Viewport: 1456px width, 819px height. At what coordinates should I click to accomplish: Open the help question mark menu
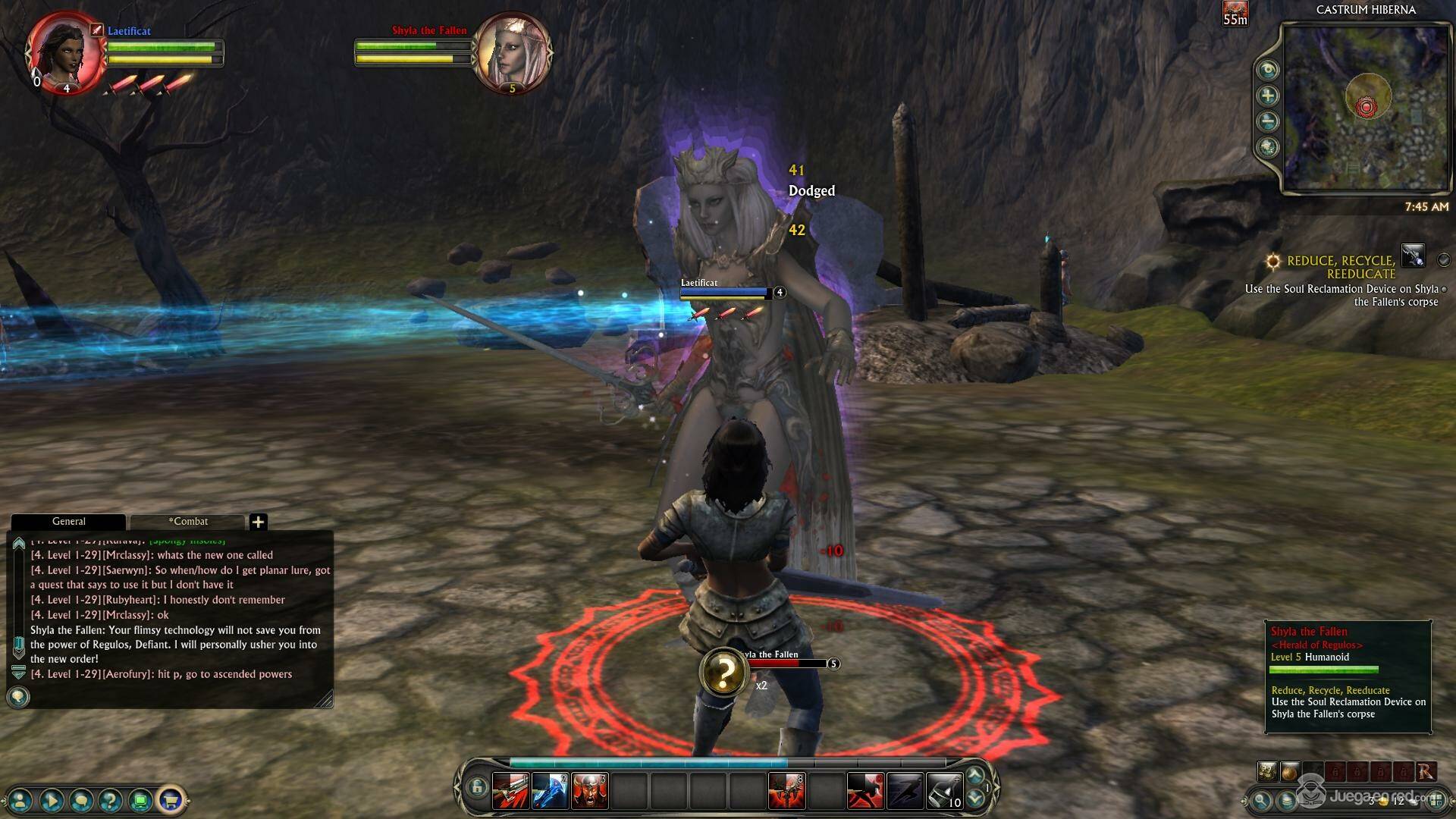pos(111,799)
